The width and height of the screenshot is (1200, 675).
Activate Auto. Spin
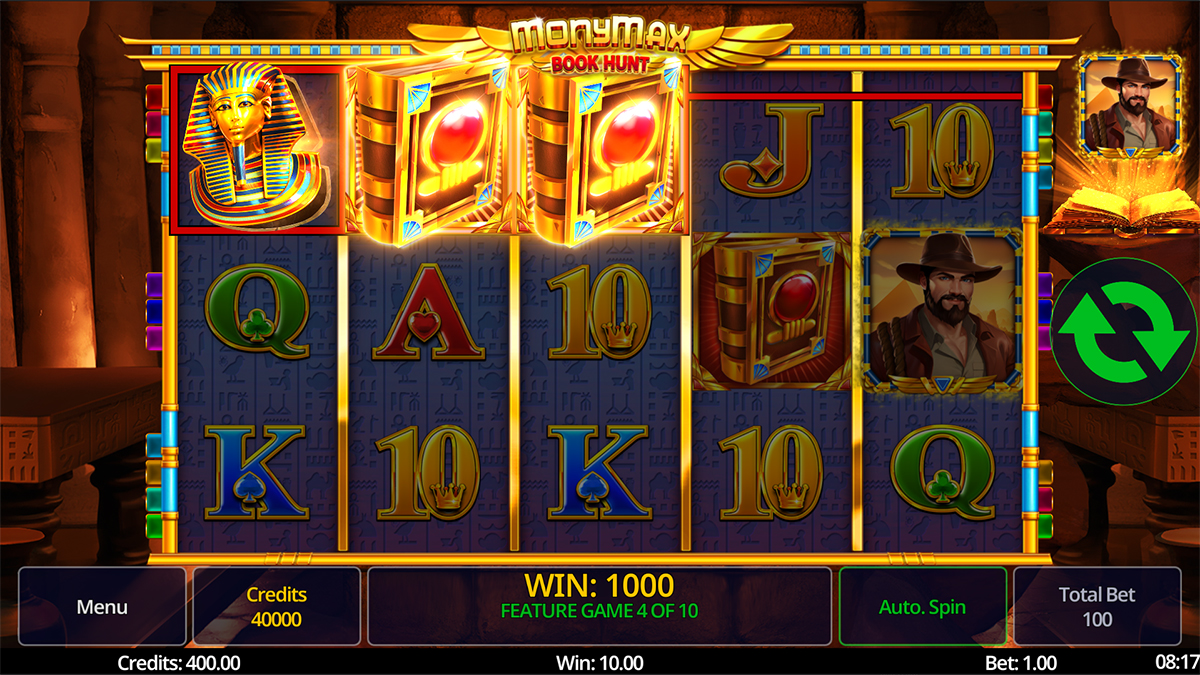922,607
